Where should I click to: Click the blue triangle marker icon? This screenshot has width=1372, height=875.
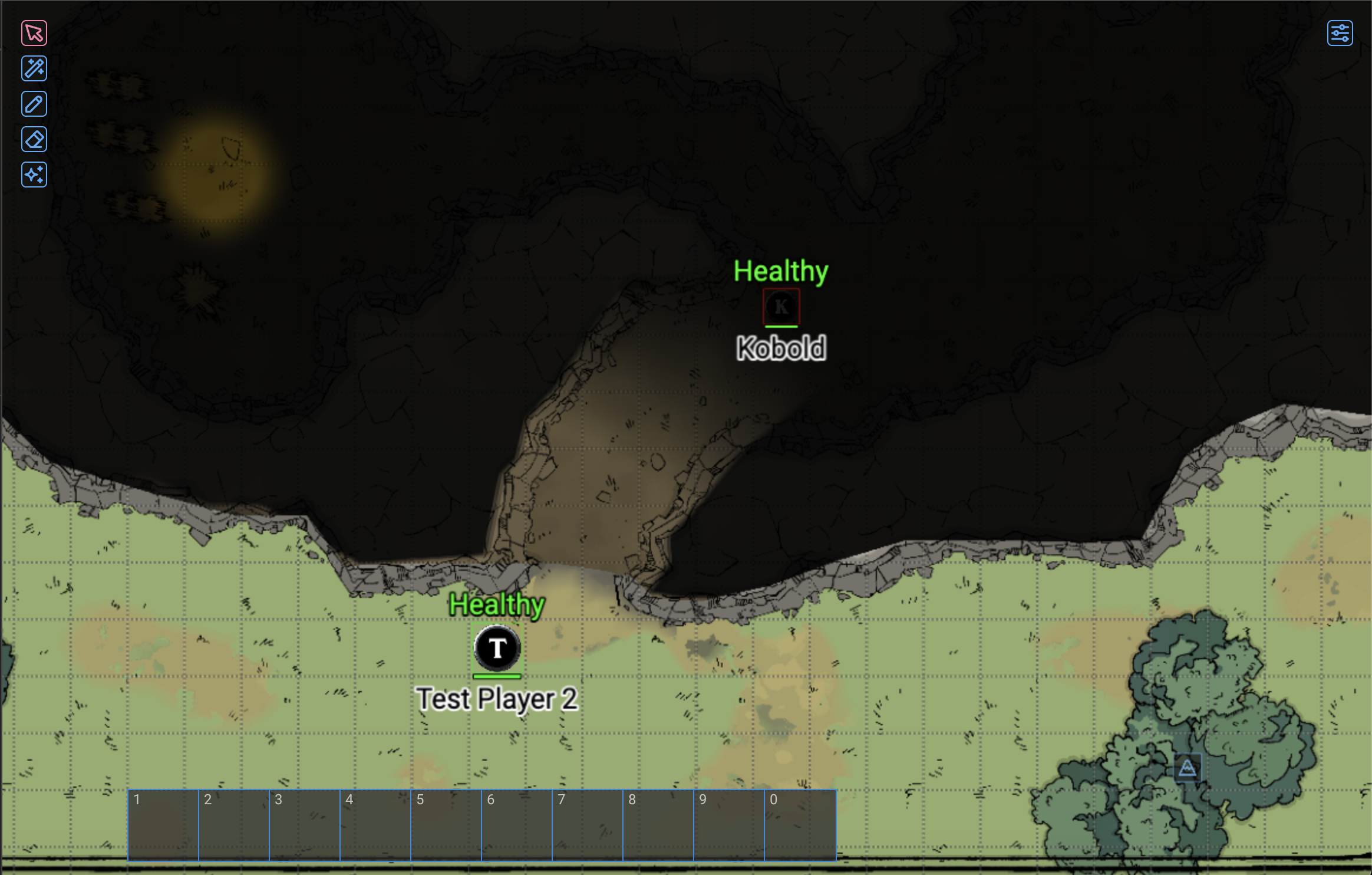(1187, 768)
